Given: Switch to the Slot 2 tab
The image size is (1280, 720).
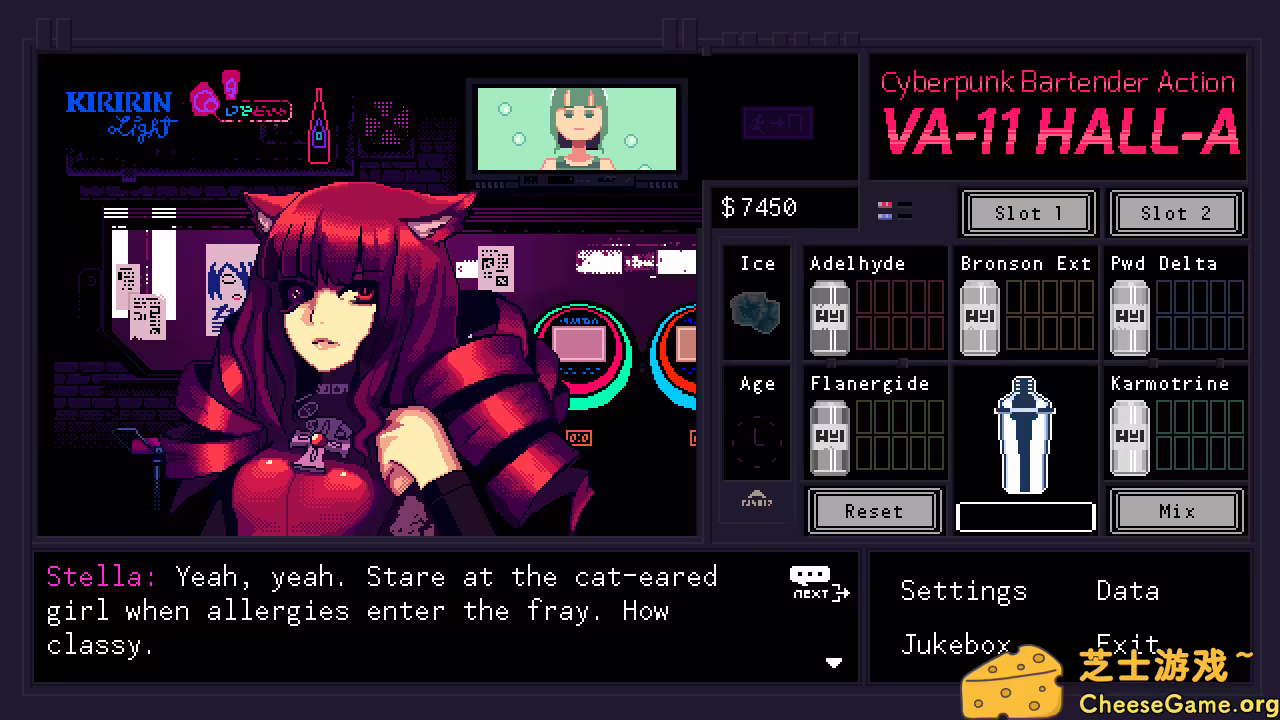Looking at the screenshot, I should [1176, 213].
